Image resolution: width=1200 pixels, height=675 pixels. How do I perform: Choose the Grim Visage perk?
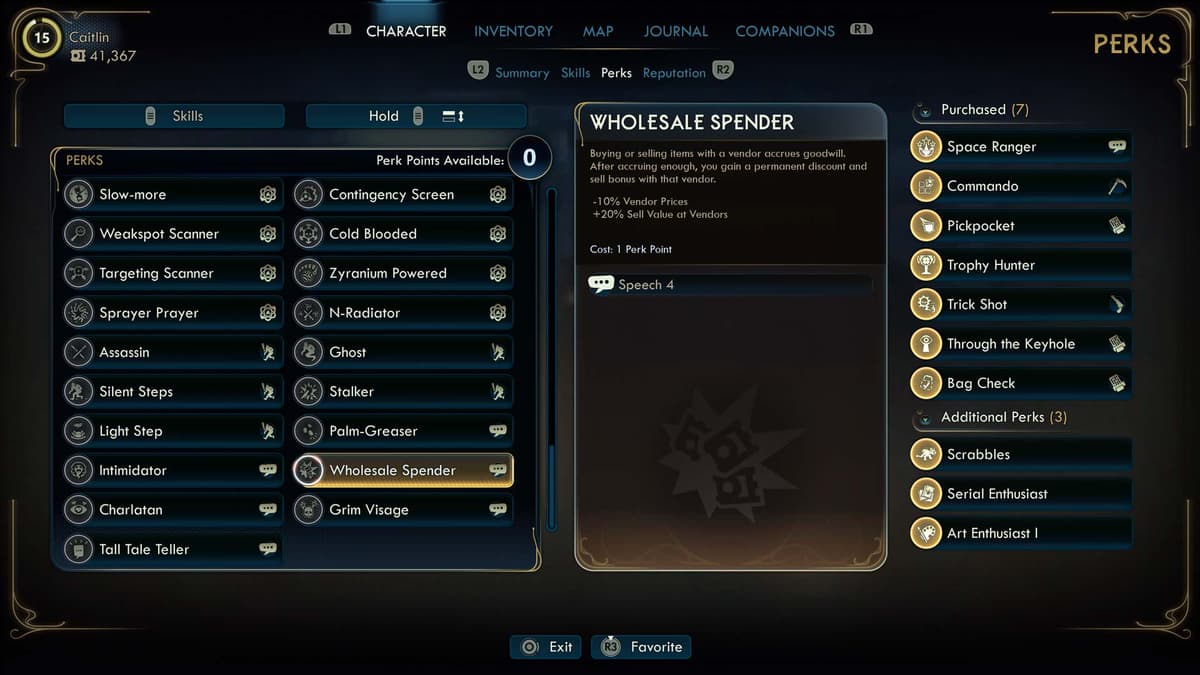pyautogui.click(x=402, y=510)
